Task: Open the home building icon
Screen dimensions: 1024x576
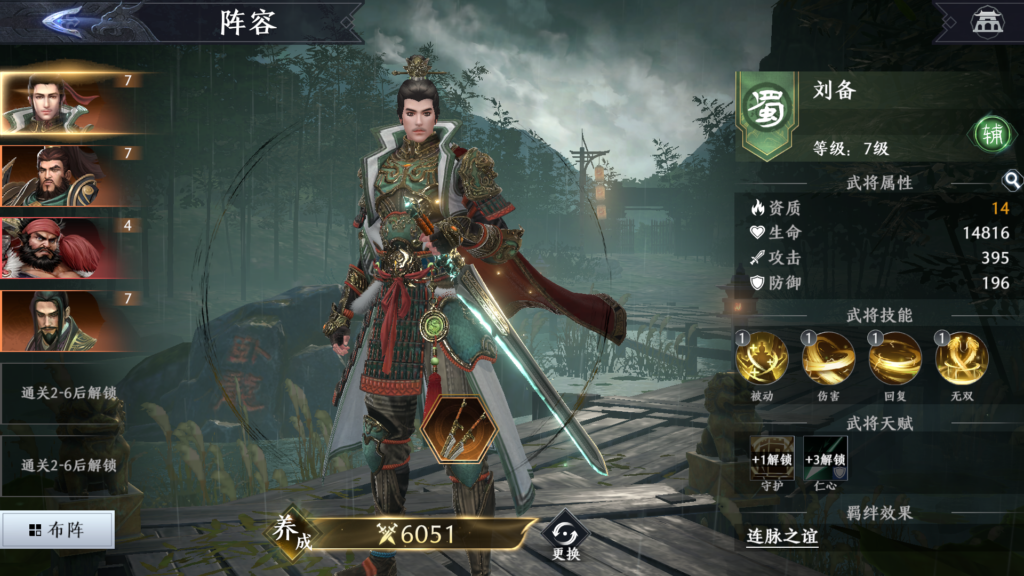Action: click(986, 22)
